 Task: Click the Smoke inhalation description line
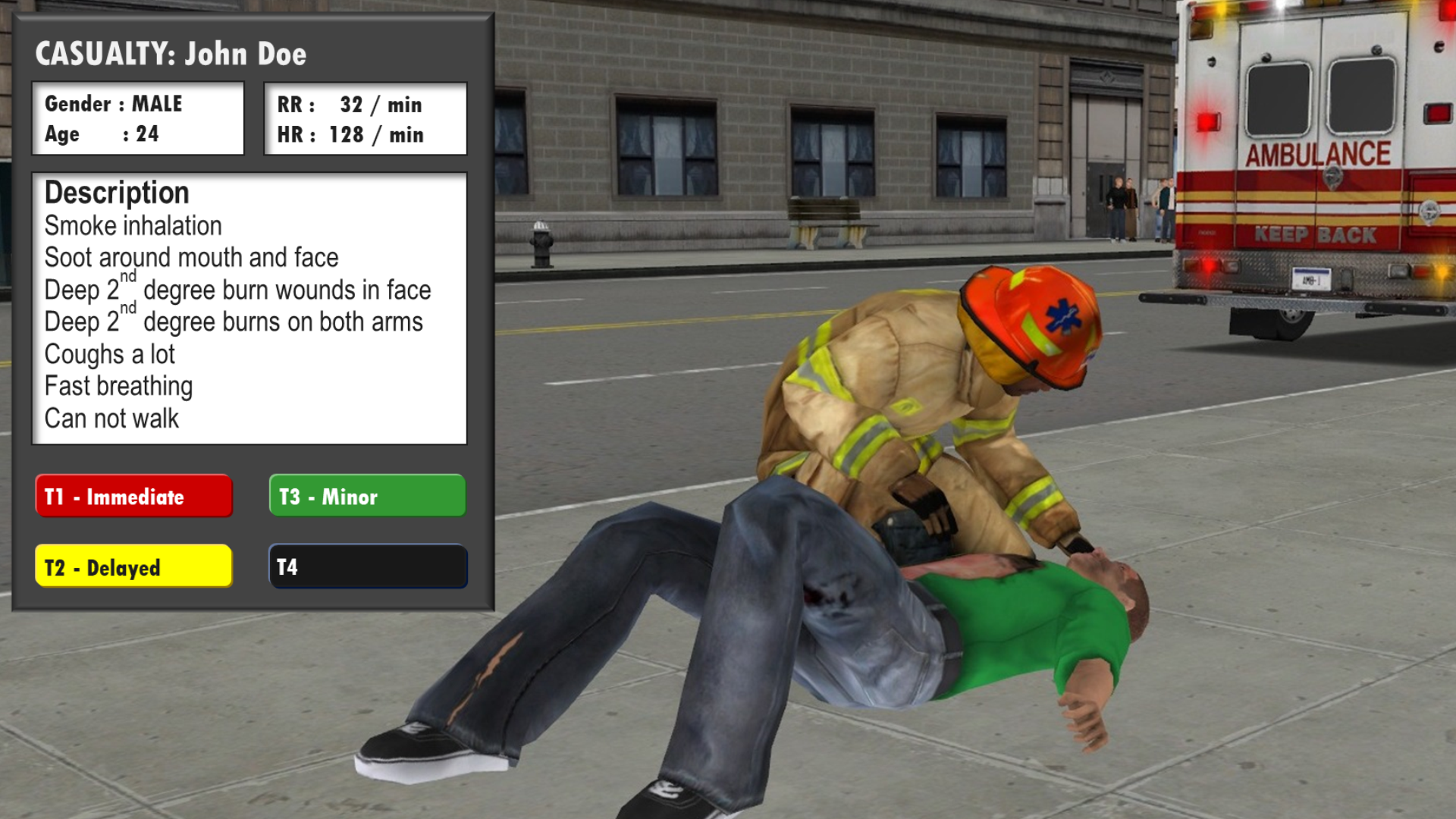coord(133,225)
